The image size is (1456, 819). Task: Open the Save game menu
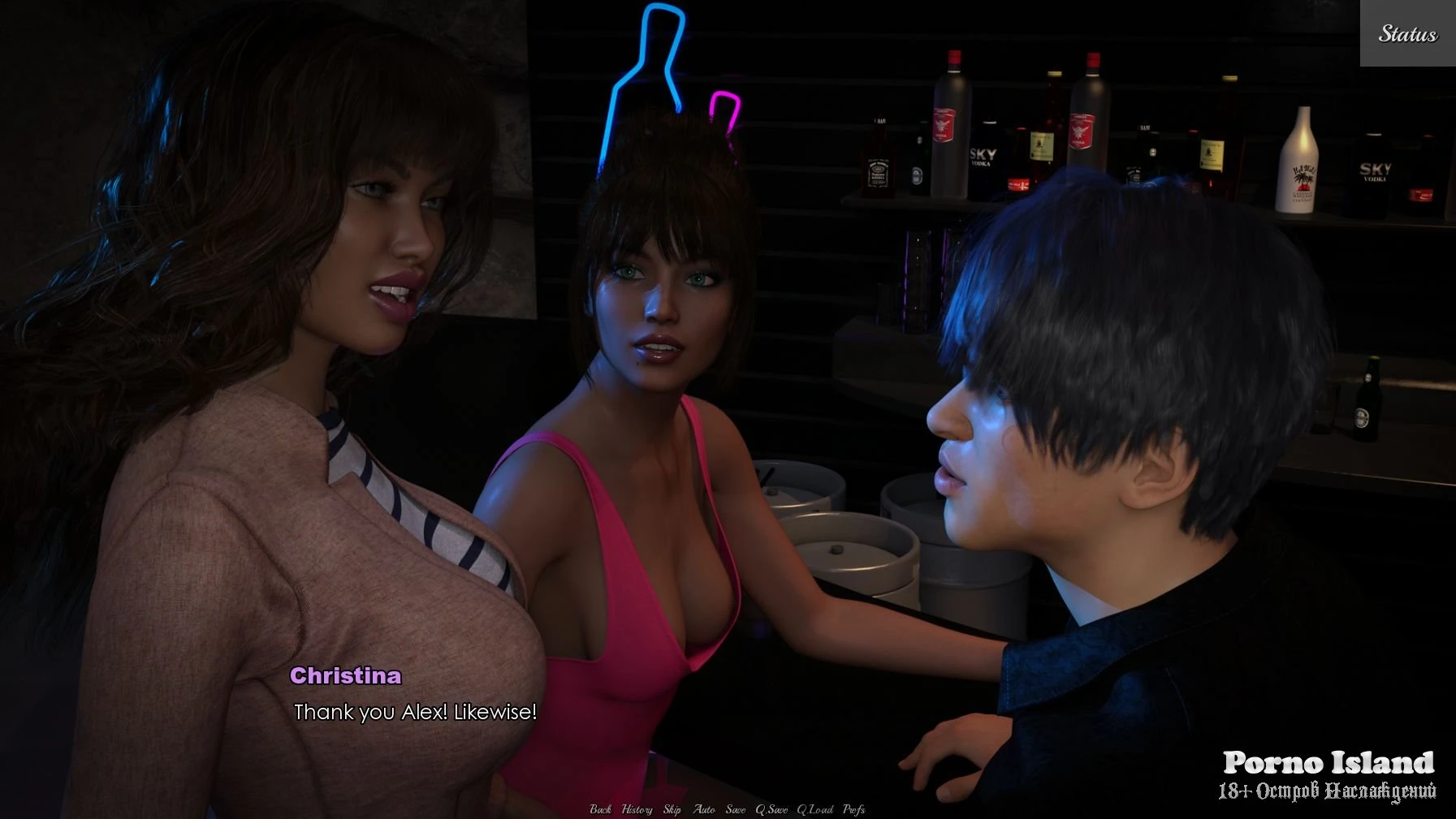coord(735,809)
